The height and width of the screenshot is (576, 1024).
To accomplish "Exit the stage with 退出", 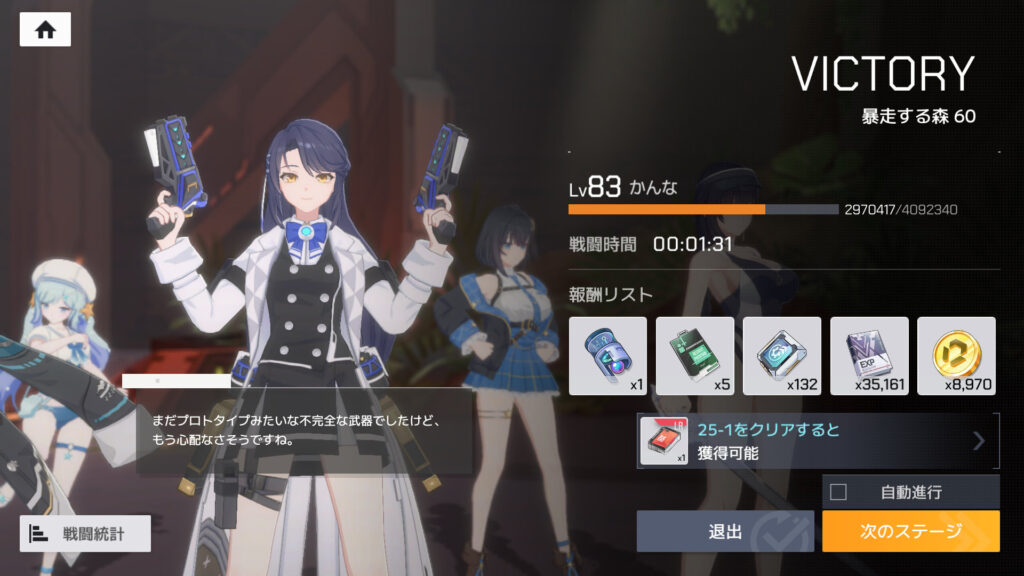I will tap(725, 531).
